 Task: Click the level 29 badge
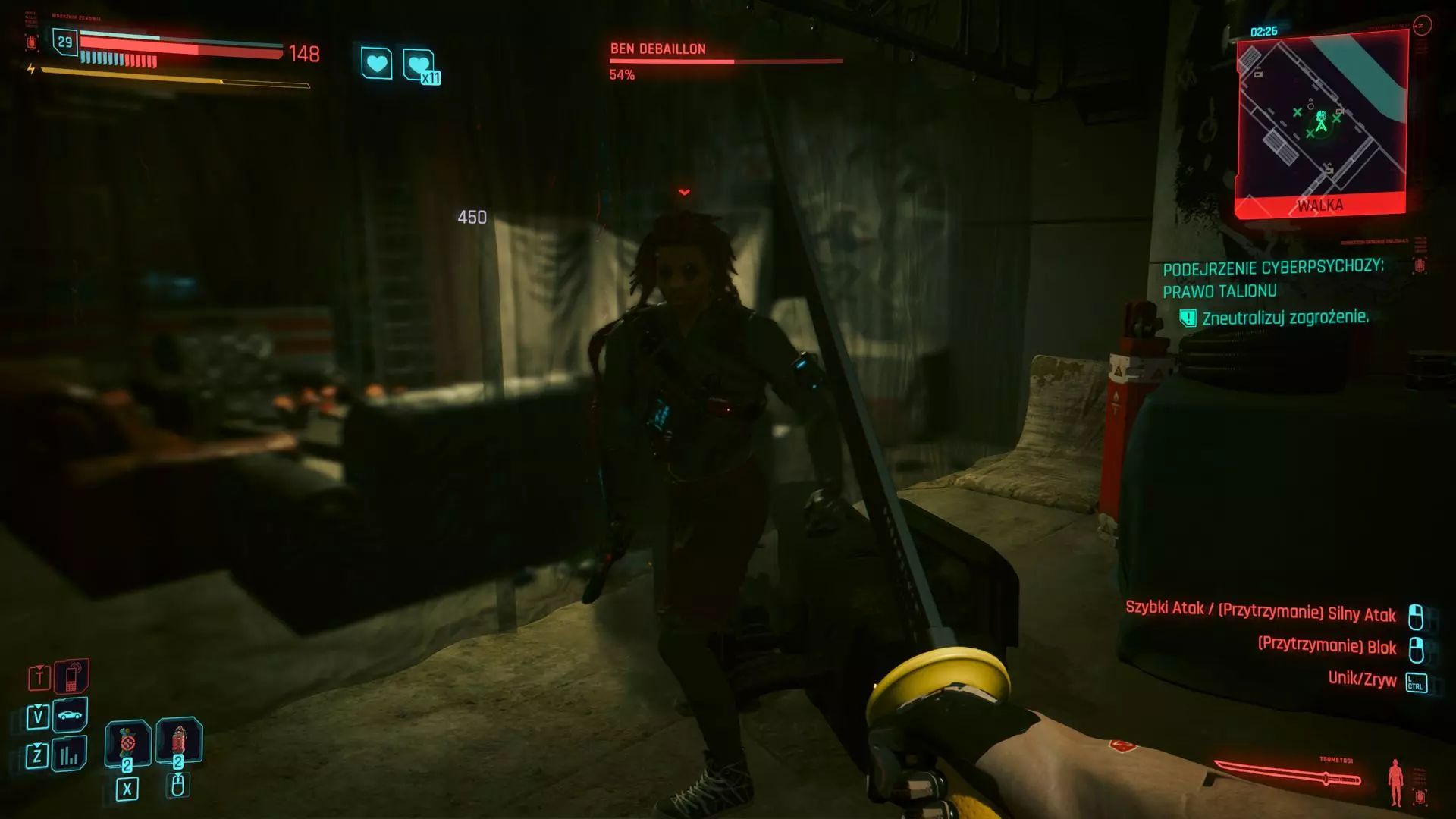(64, 44)
